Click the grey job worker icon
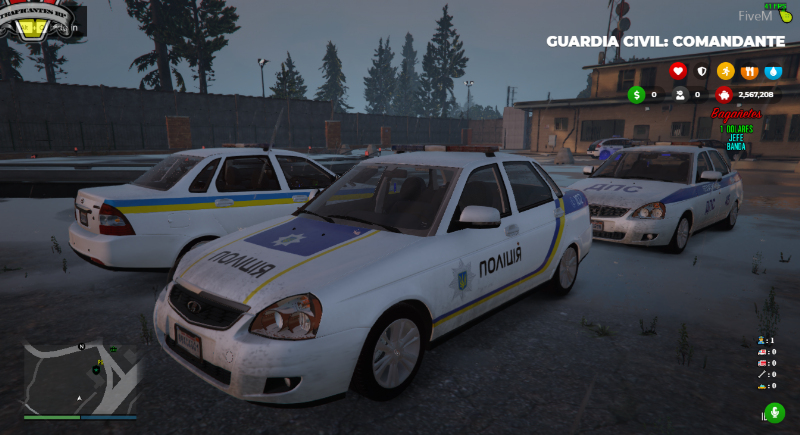800x435 pixels. (x=680, y=95)
